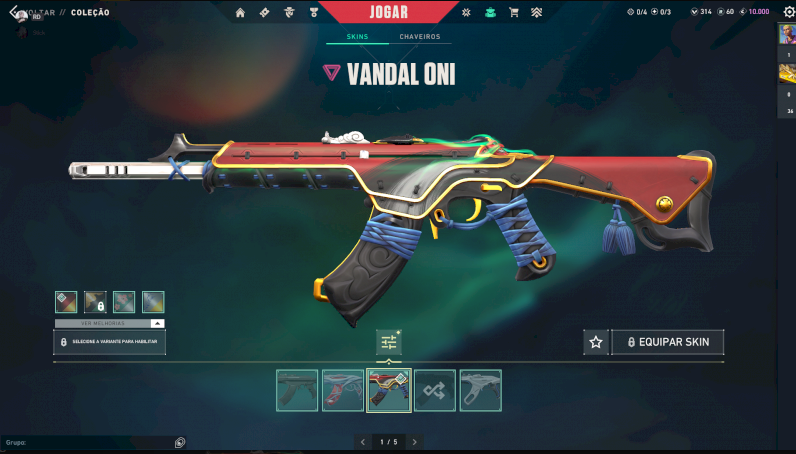
Task: Choose the grey Vandal skin thumbnail
Action: (480, 390)
